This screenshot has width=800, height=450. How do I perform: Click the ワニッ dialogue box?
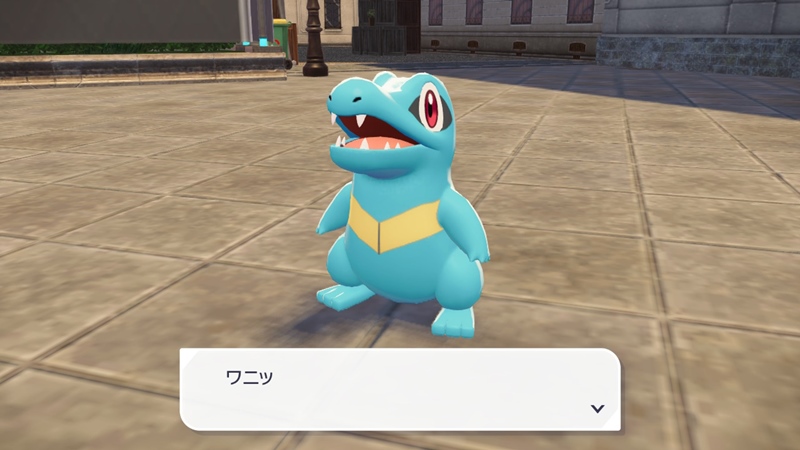pyautogui.click(x=400, y=389)
